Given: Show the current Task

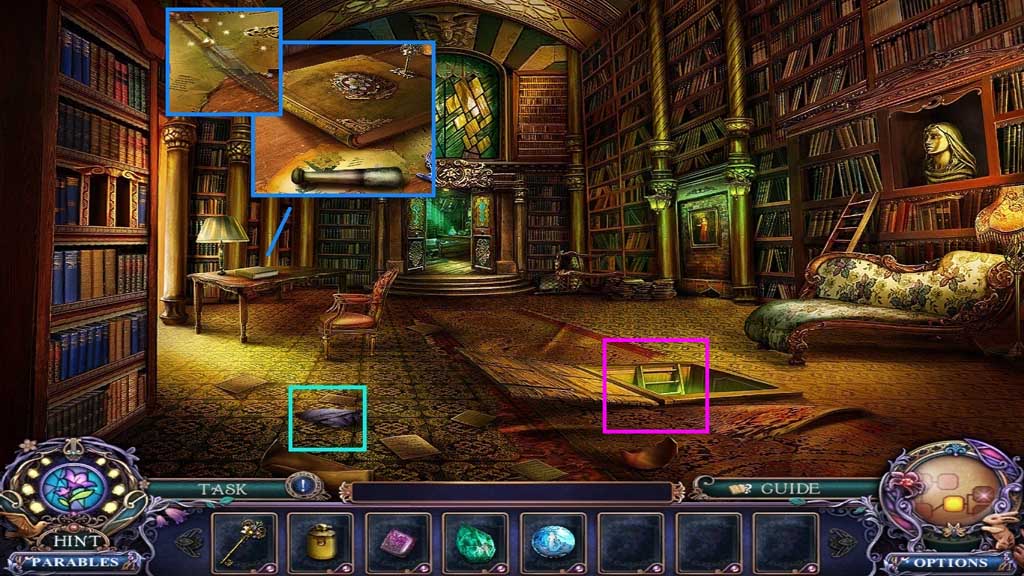Looking at the screenshot, I should [222, 489].
